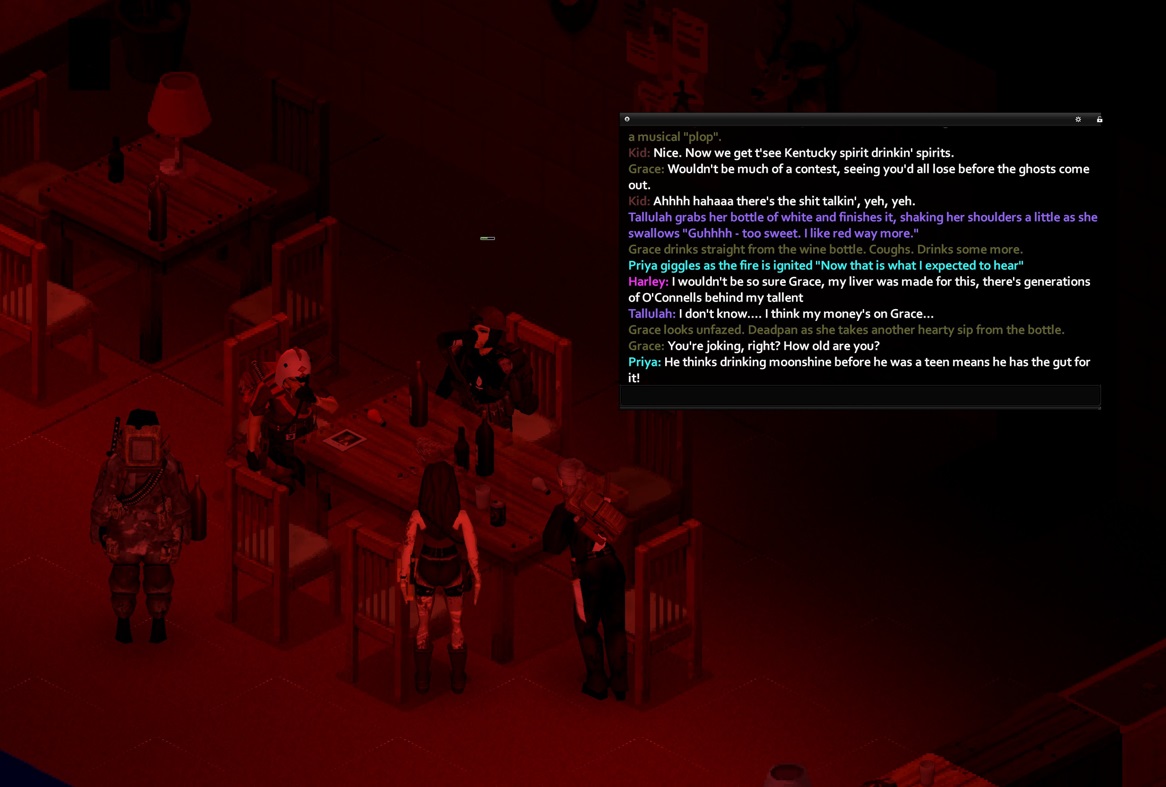Open chat settings gear icon

1078,119
